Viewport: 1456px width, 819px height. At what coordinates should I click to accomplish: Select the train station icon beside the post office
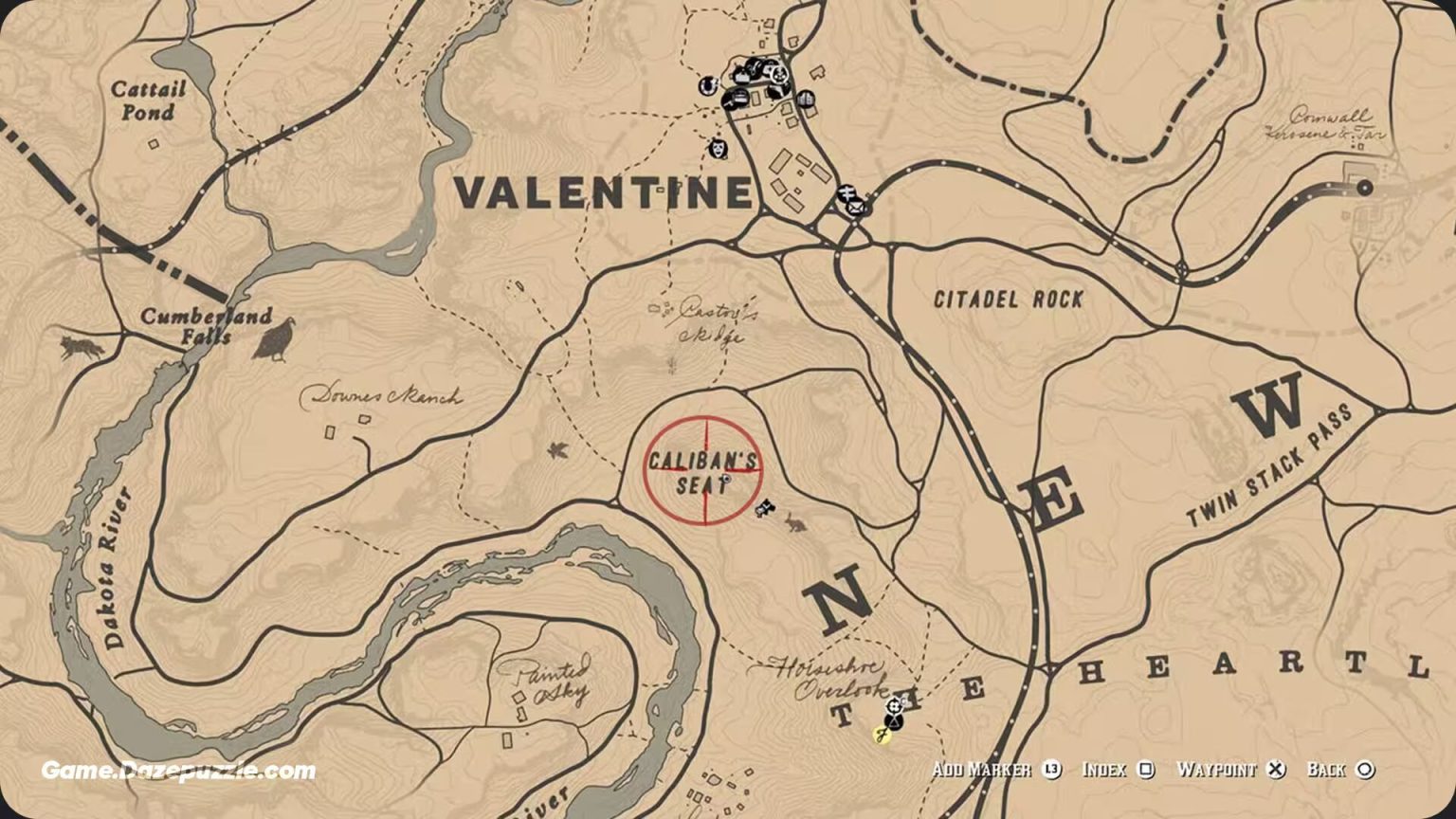(846, 191)
